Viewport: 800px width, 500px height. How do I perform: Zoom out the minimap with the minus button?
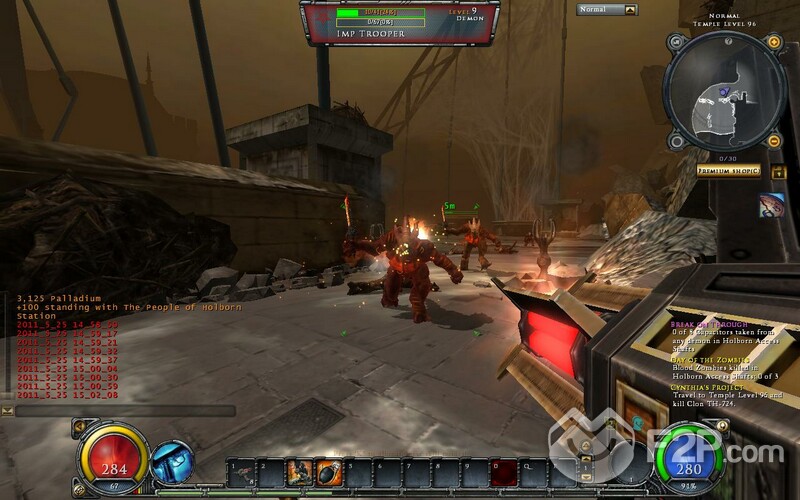773,141
